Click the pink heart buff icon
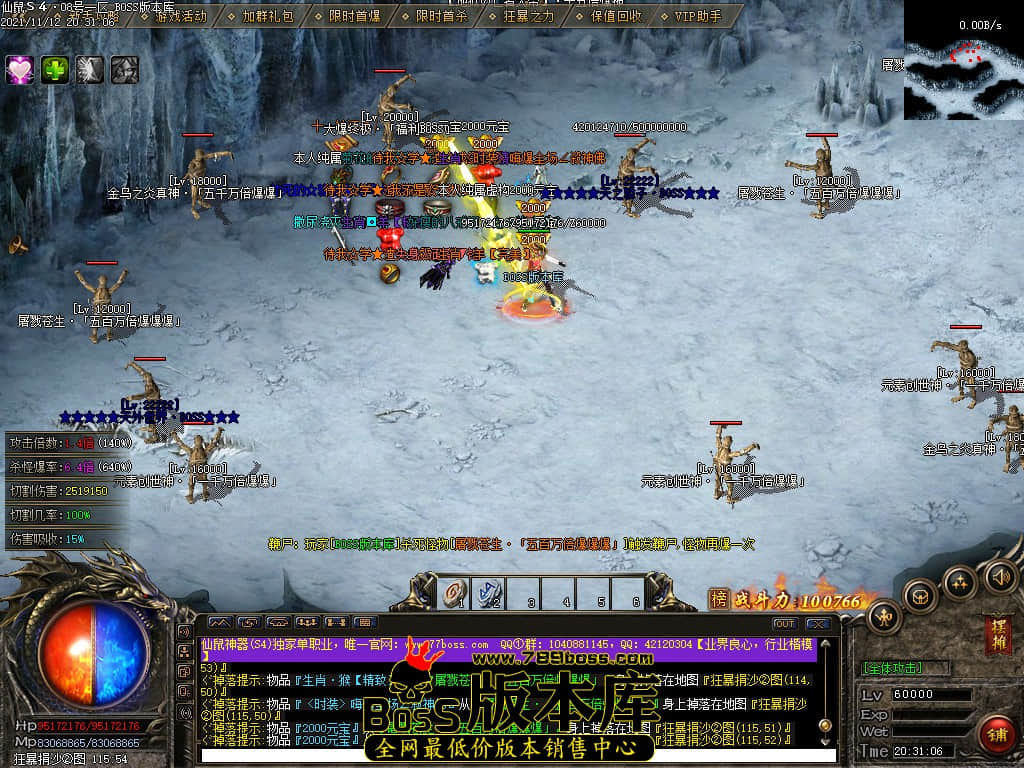 20,69
